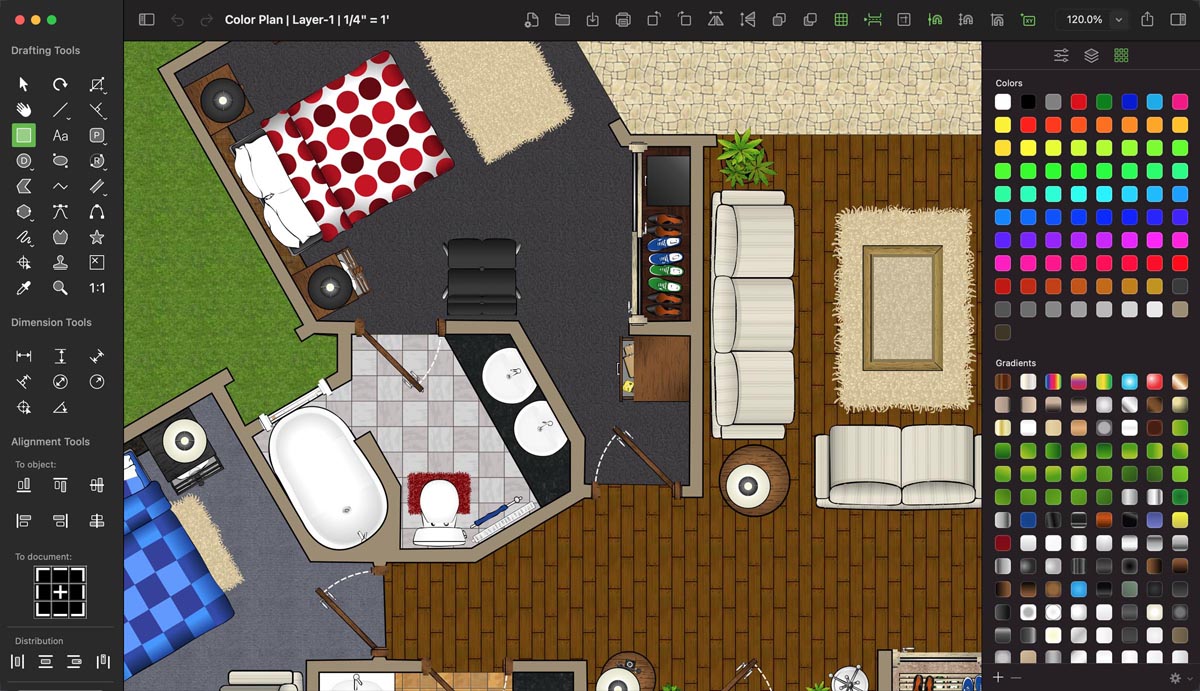Close the window with the red button
This screenshot has height=691, width=1200.
[18, 20]
